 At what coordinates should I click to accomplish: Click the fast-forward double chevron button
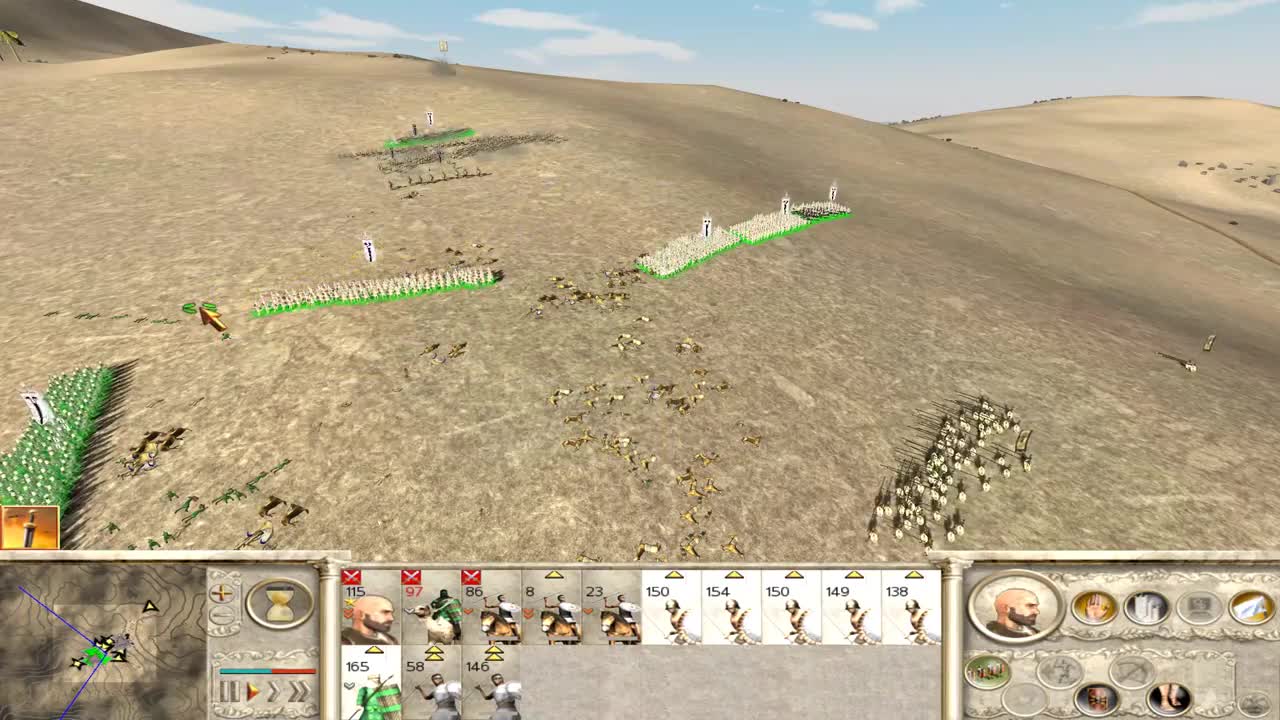pyautogui.click(x=300, y=689)
